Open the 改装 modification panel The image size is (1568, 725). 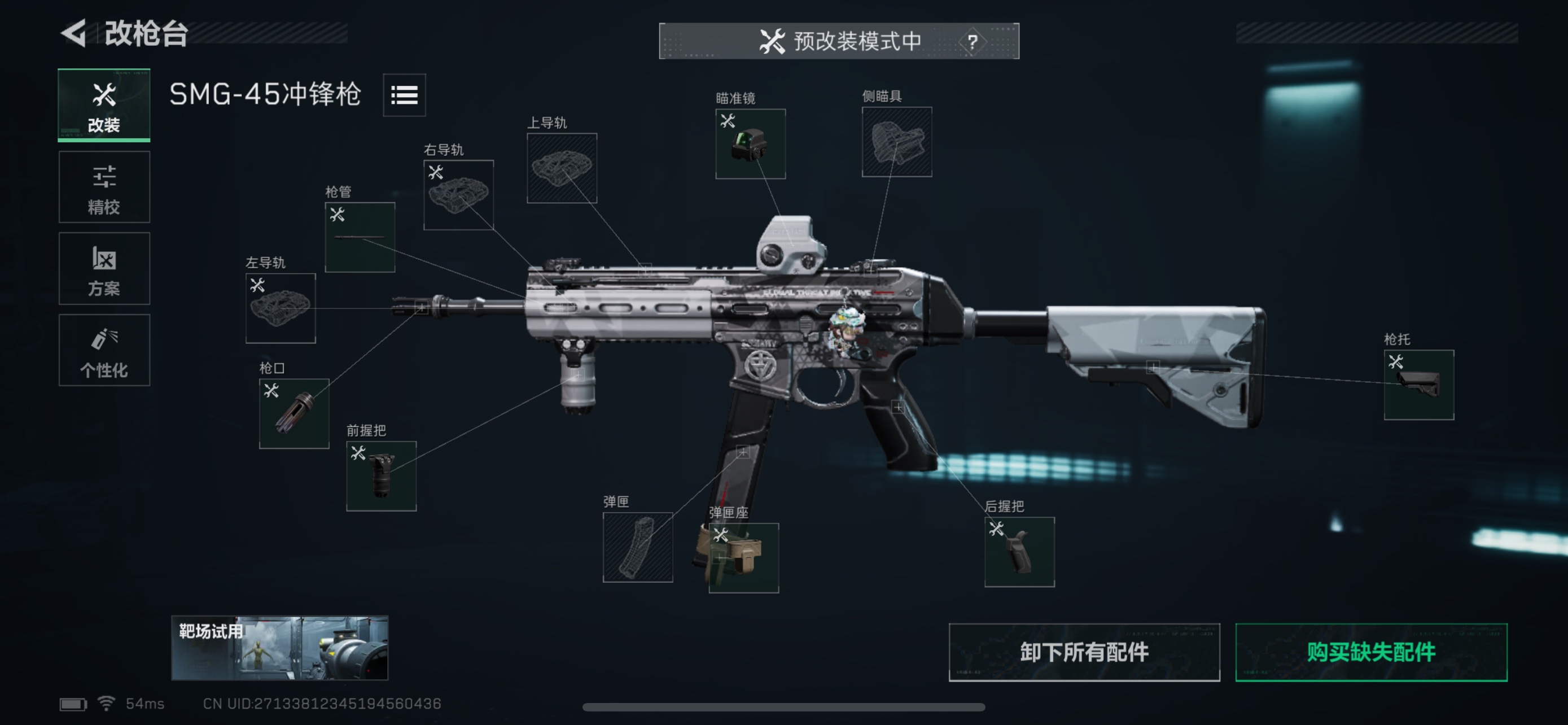coord(103,104)
